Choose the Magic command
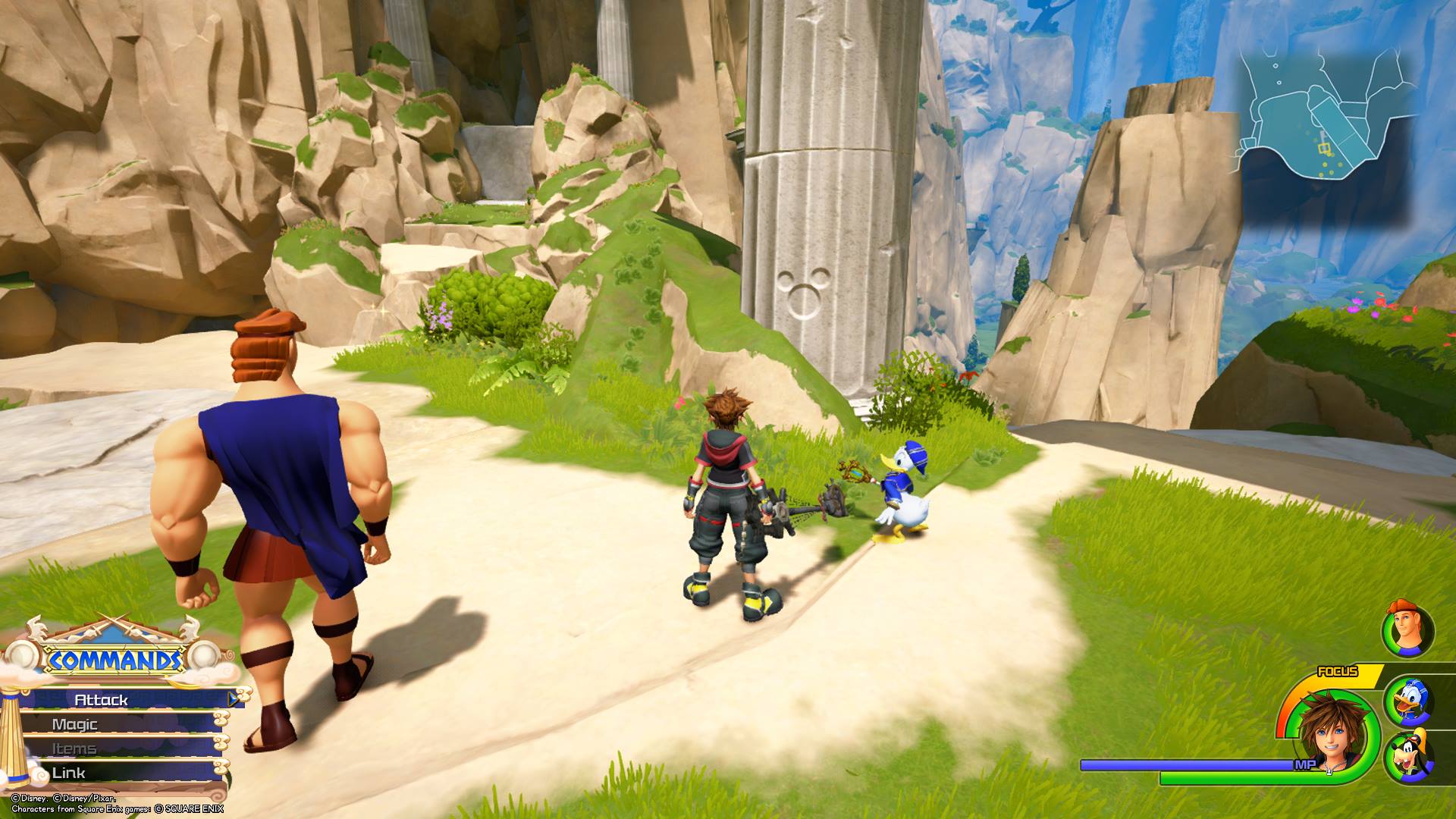The image size is (1456, 819). 114,724
